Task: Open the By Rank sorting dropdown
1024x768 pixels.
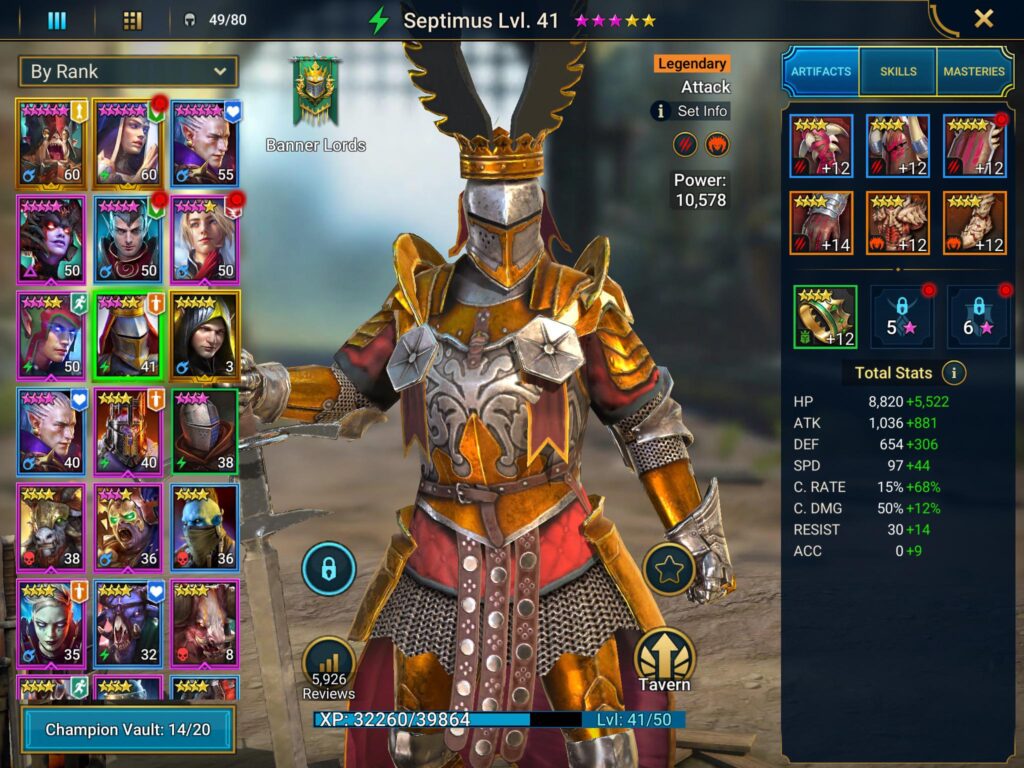Action: point(128,71)
